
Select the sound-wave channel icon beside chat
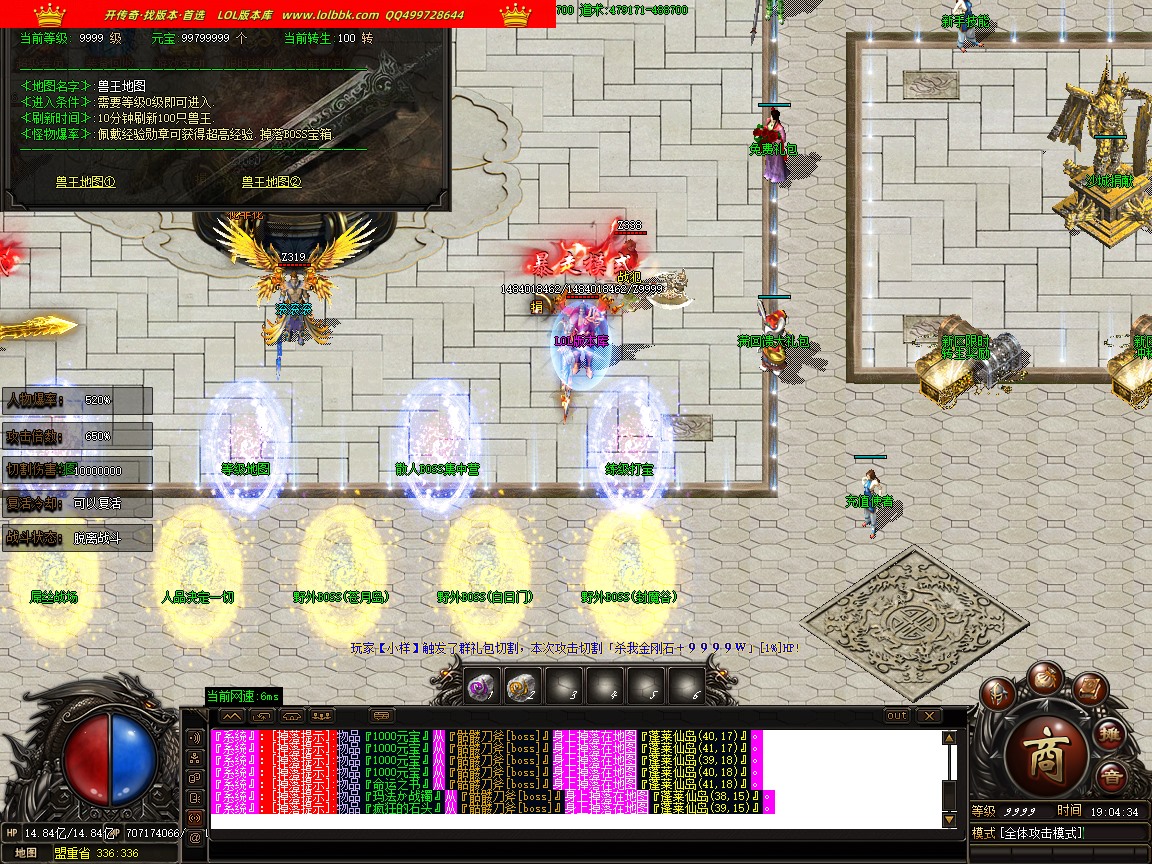[194, 737]
